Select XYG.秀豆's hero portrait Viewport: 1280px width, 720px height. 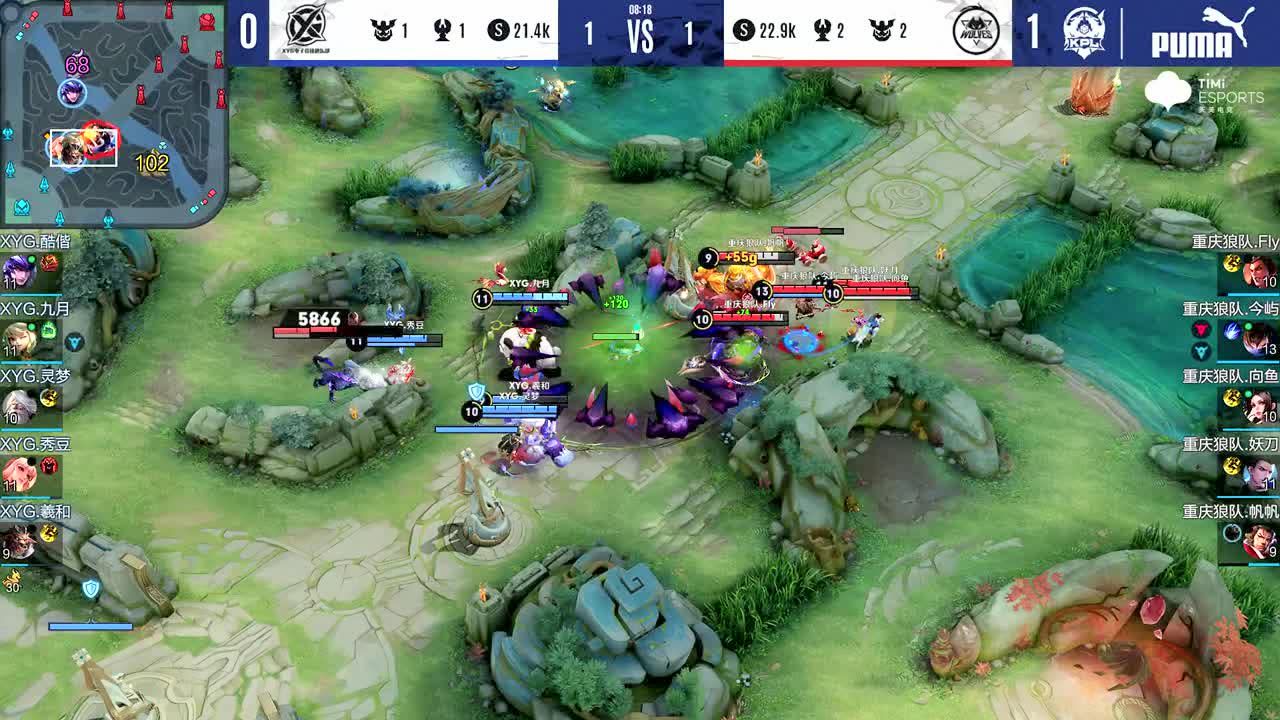[x=17, y=473]
